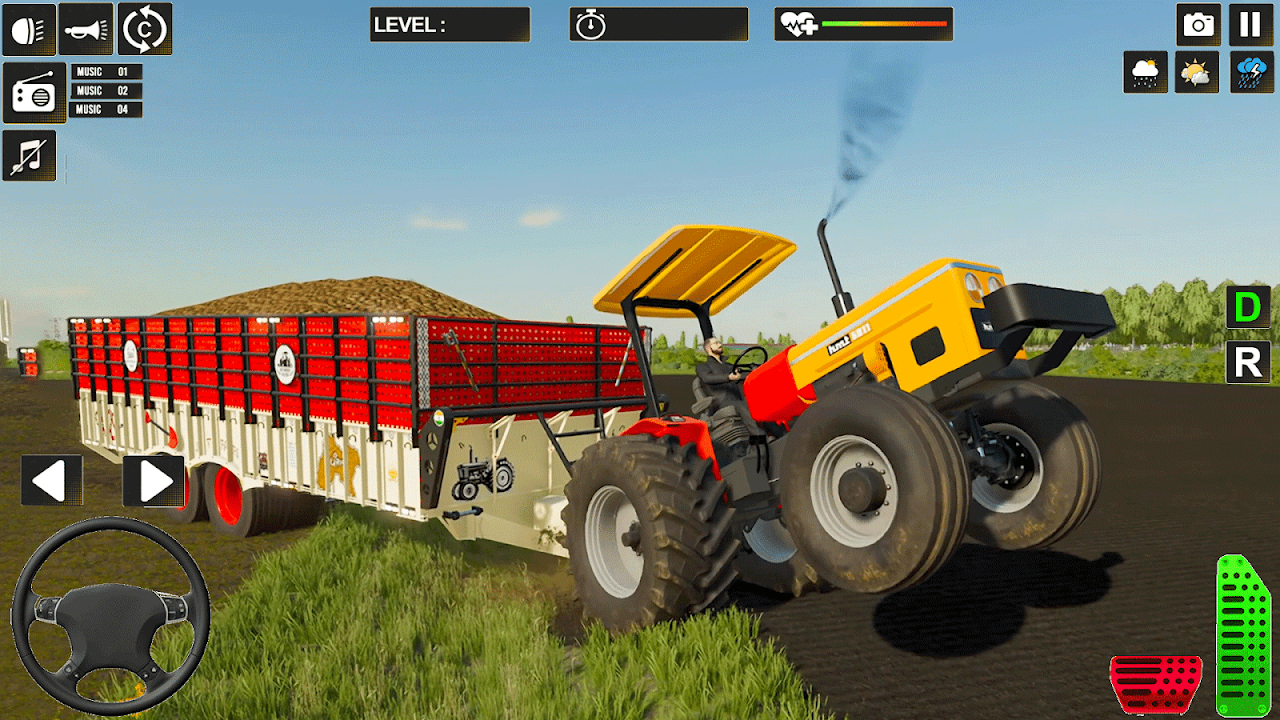Sound the horn button
This screenshot has width=1280, height=720.
[86, 29]
